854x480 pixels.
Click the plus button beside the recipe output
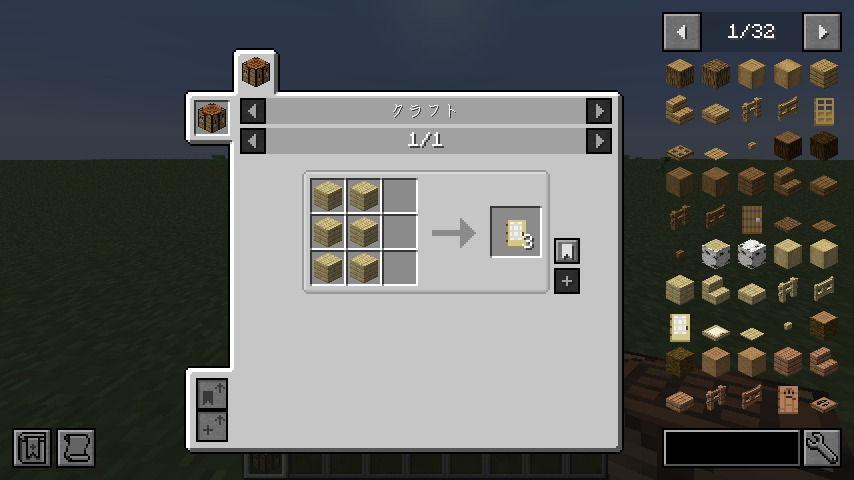point(567,281)
